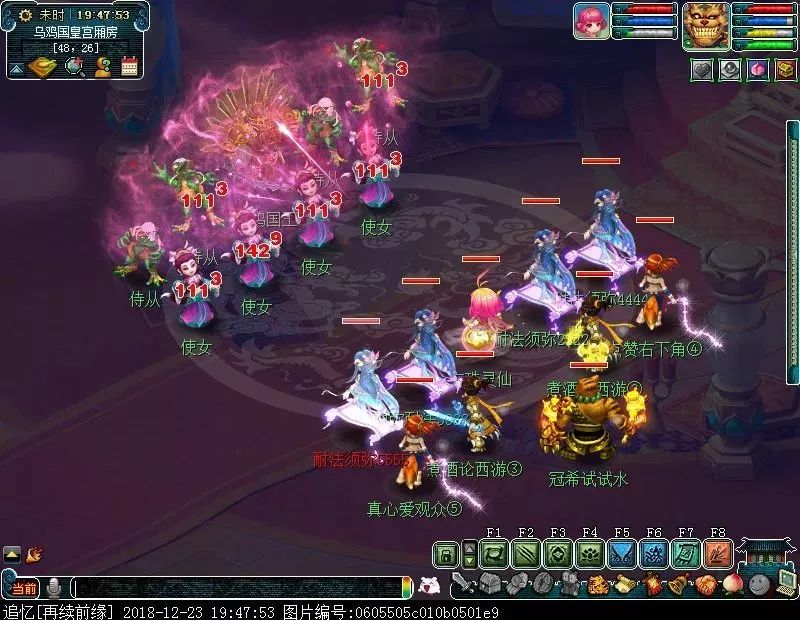
Task: Click the sword attack icon in the bottom toolbar
Action: click(462, 584)
